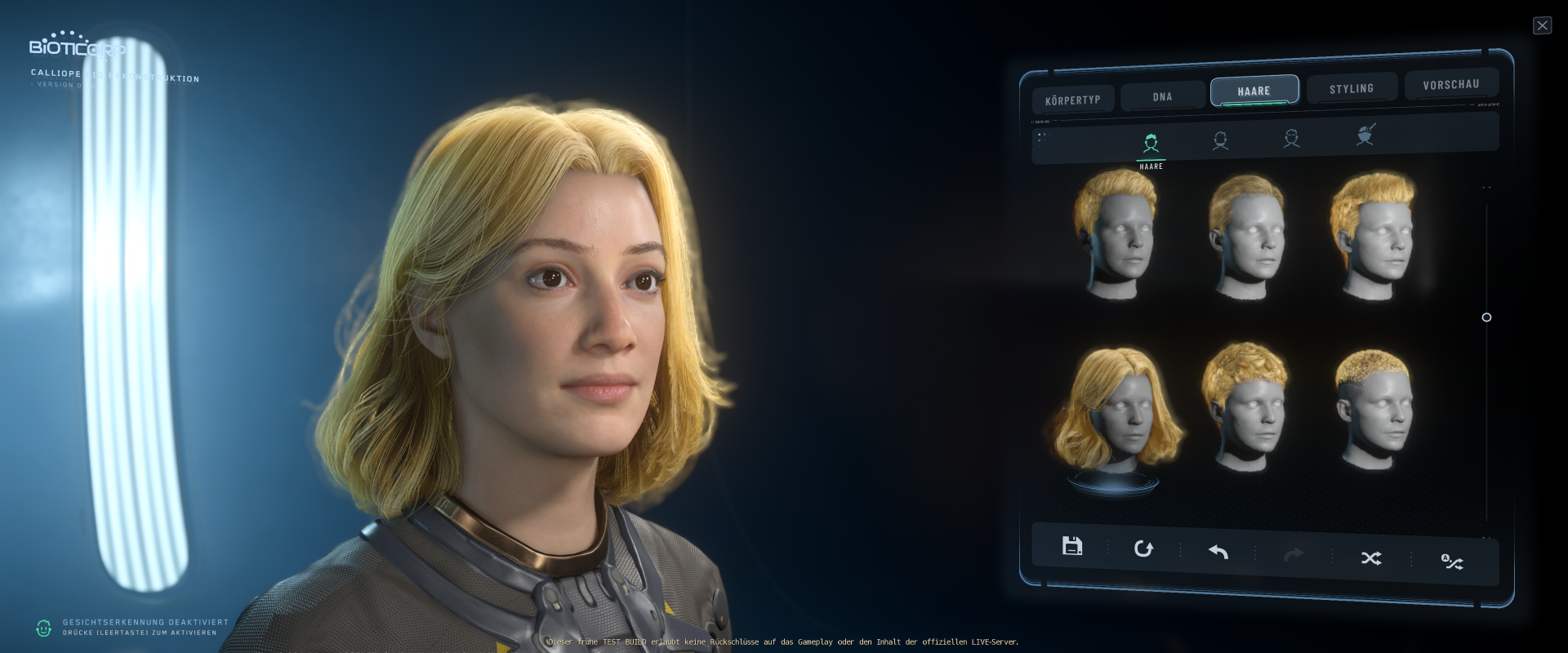Select the highlighted Haare head icon
The height and width of the screenshot is (653, 1568).
pos(1151,142)
